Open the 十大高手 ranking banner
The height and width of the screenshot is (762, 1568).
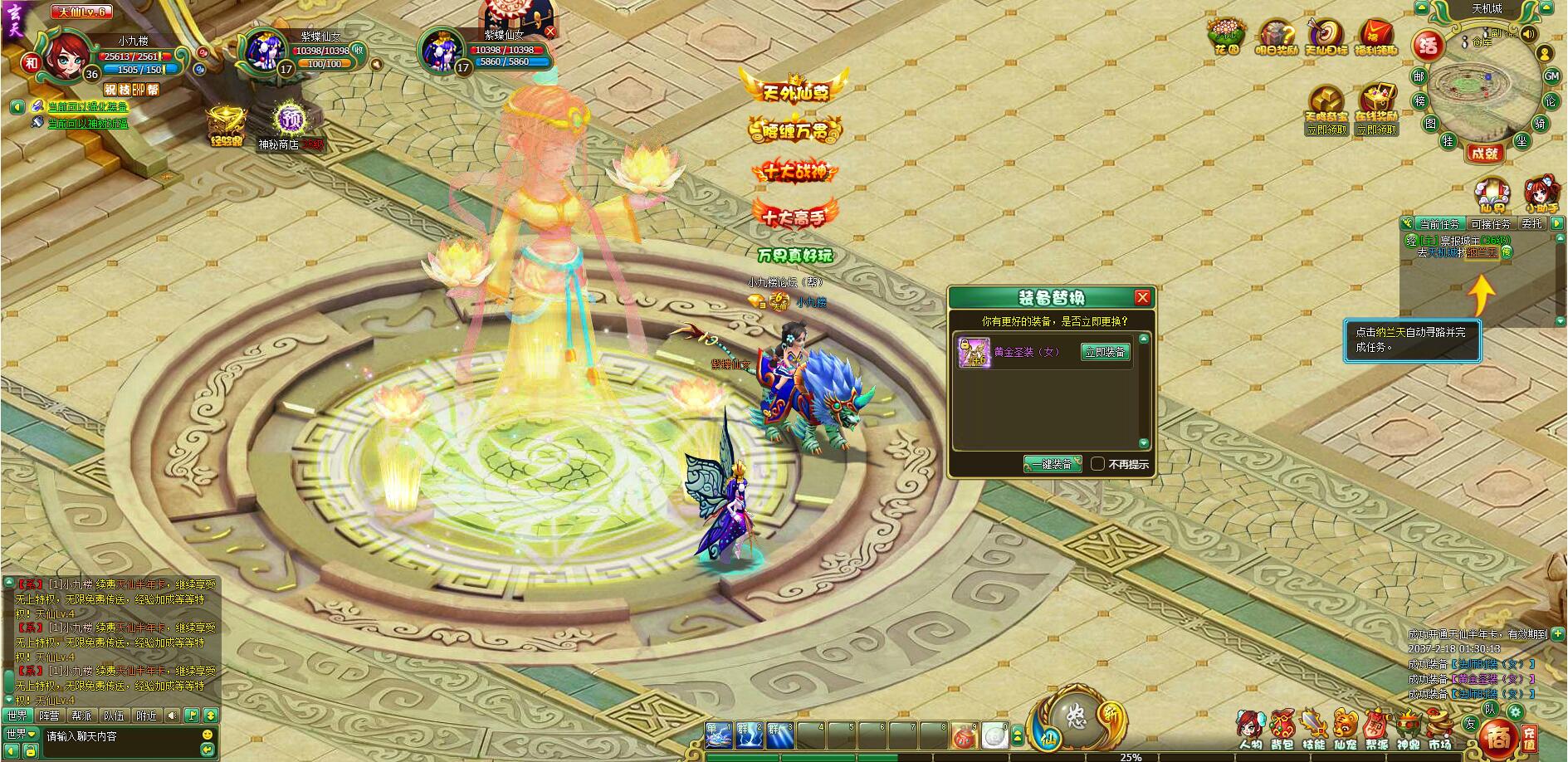point(794,216)
